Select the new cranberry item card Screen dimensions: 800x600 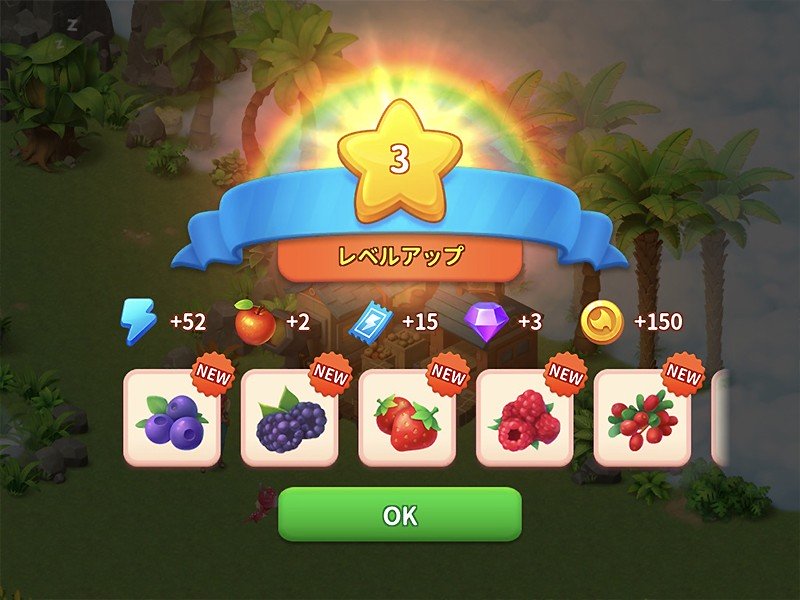(x=642, y=418)
